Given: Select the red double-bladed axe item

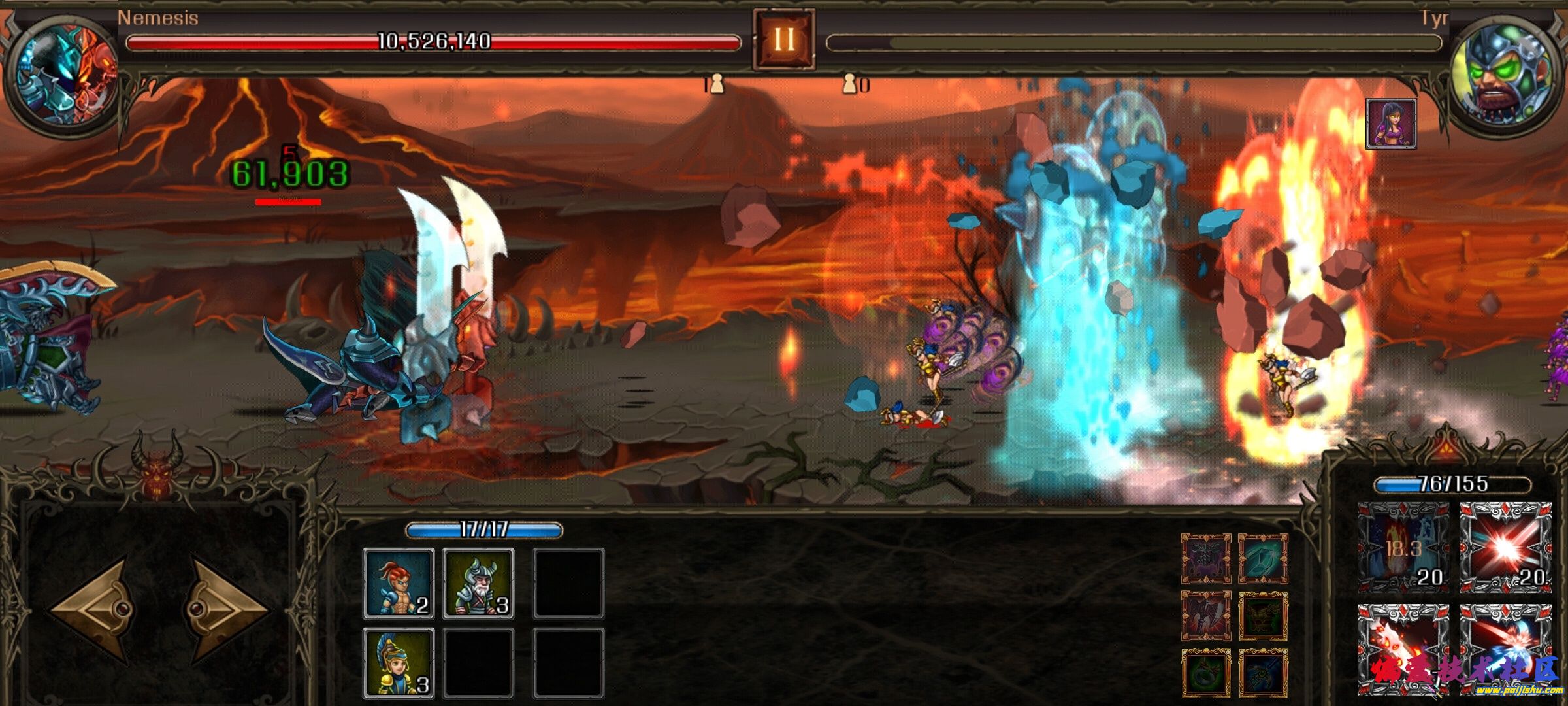Looking at the screenshot, I should pos(1206,616).
